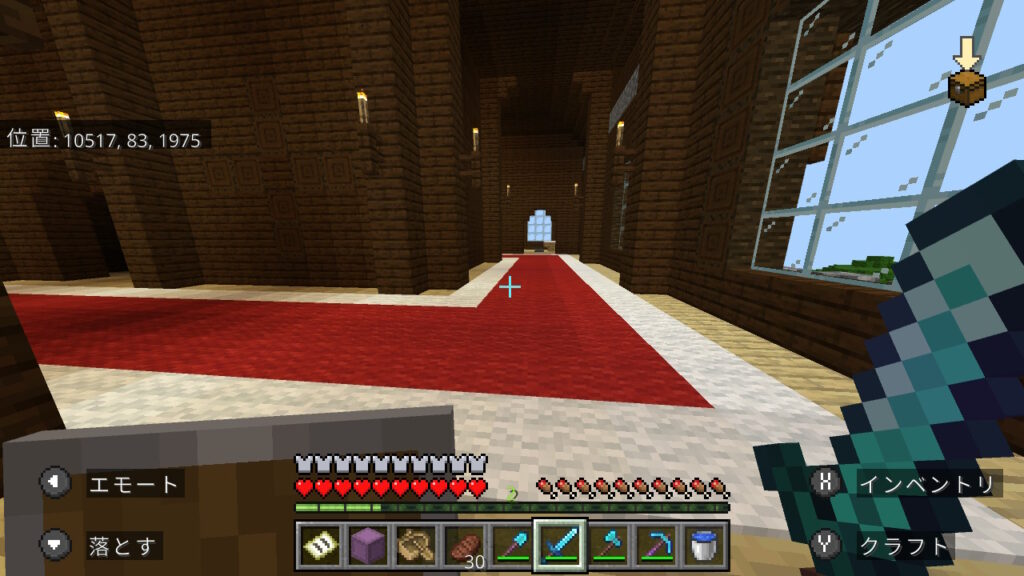Switch to the diamond axe slot
Screen dimensions: 1024x576
[606, 545]
